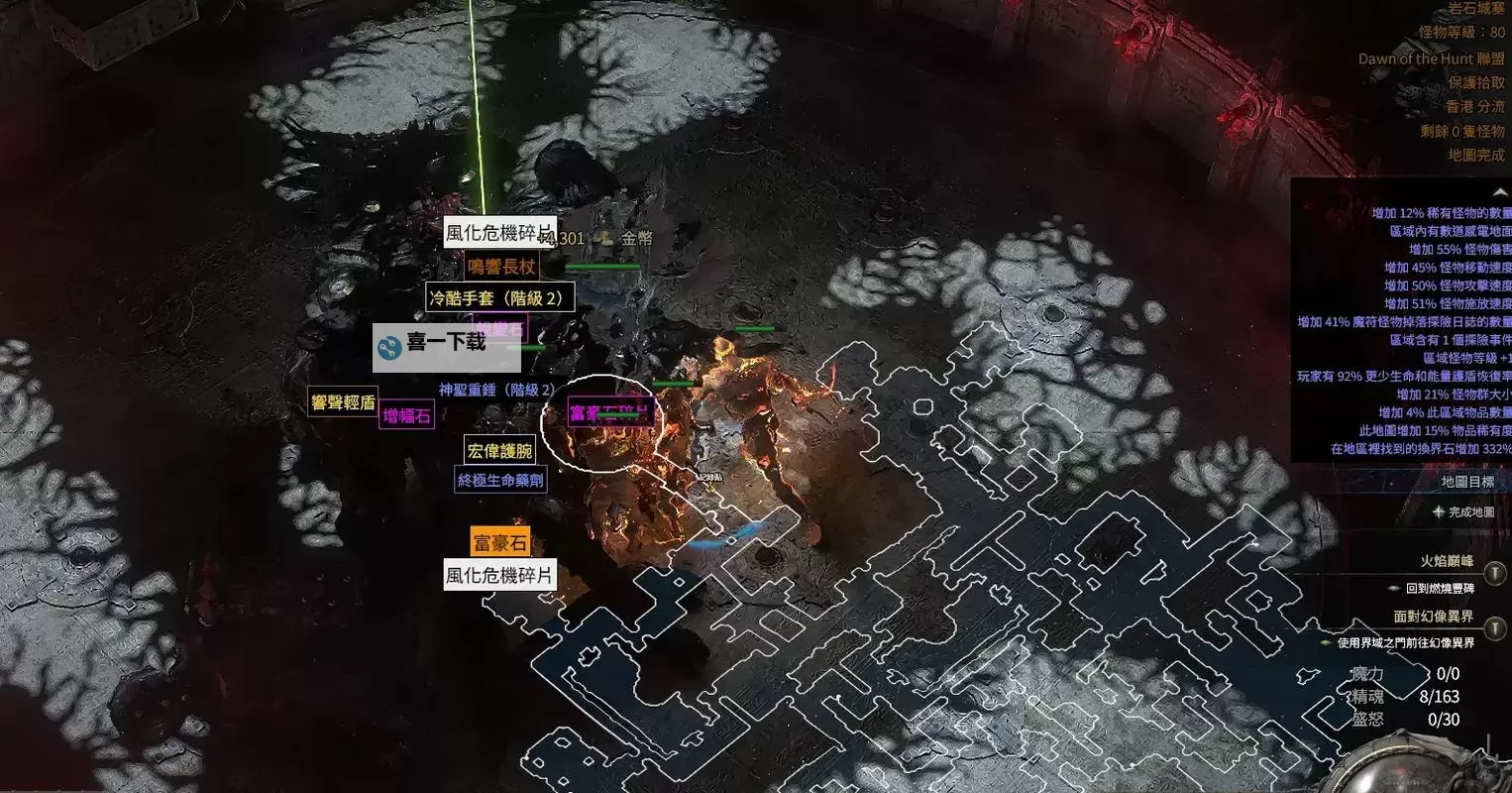Collect the orange 富豪石 item label

pyautogui.click(x=499, y=542)
